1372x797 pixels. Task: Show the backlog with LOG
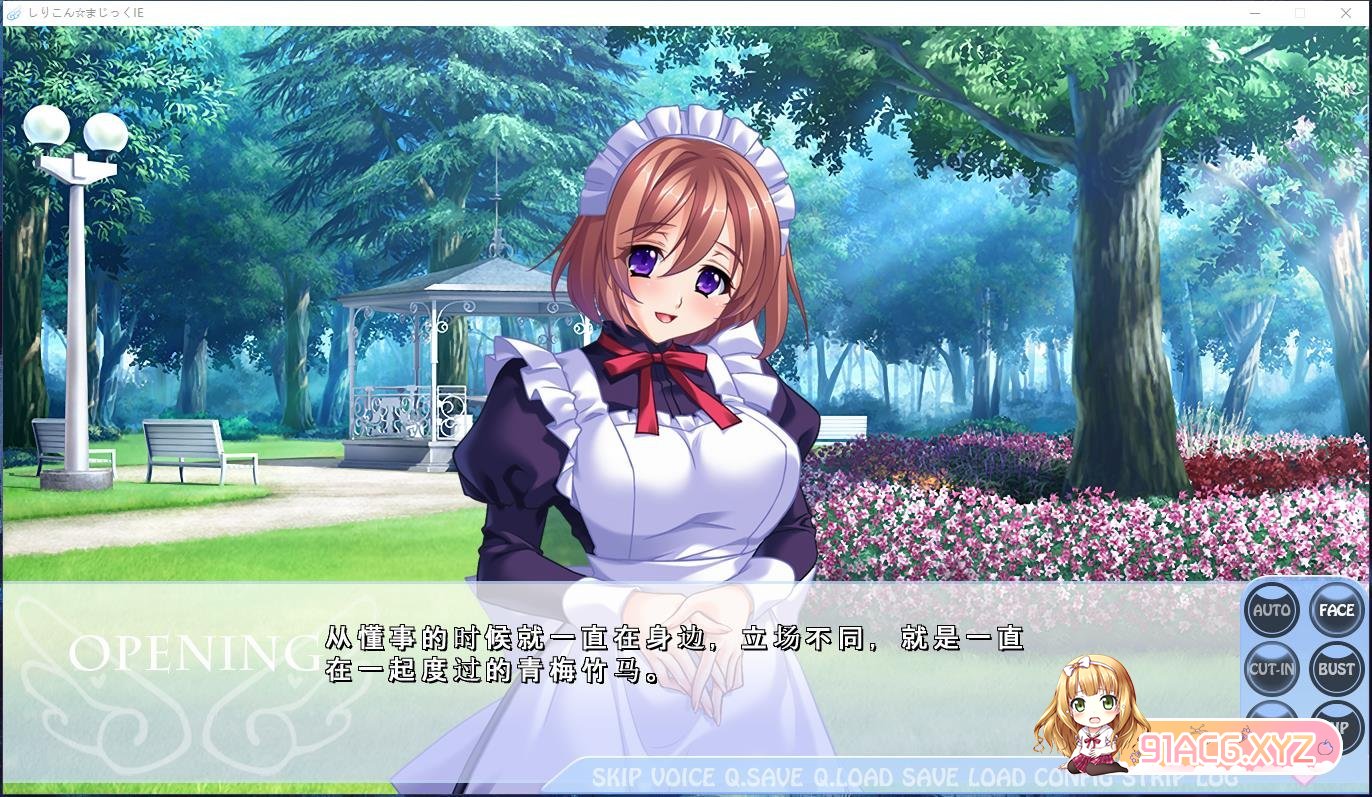click(x=1218, y=777)
